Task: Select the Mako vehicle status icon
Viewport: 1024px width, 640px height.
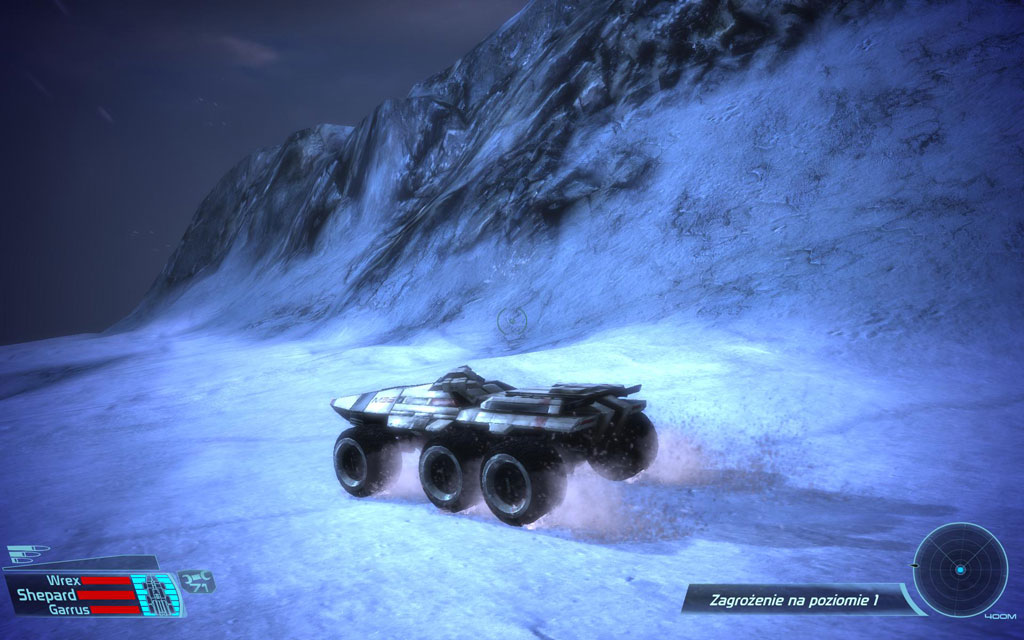Action: 155,593
